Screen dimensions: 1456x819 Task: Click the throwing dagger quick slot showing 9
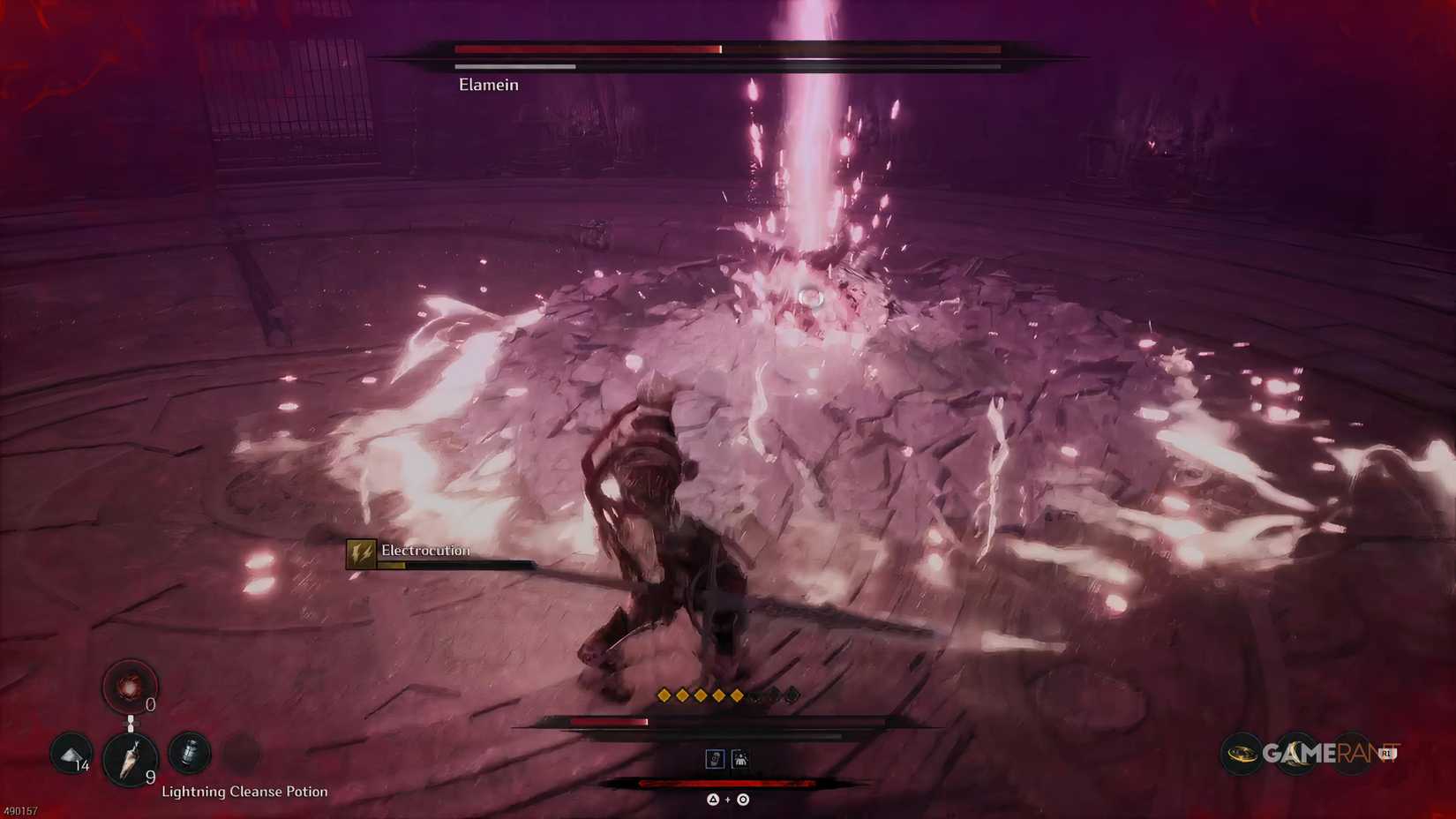click(x=131, y=761)
